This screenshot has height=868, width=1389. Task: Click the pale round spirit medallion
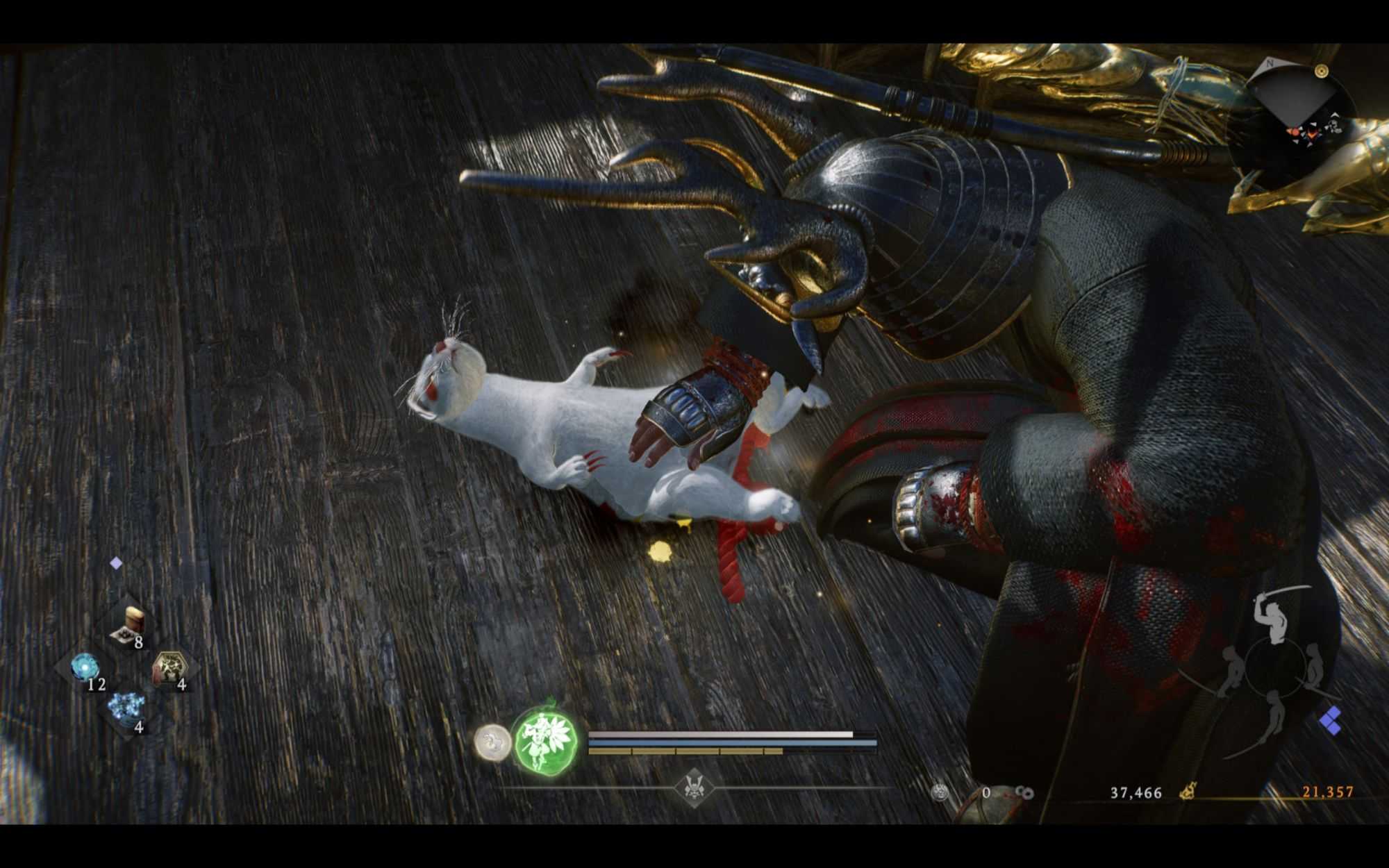point(492,741)
